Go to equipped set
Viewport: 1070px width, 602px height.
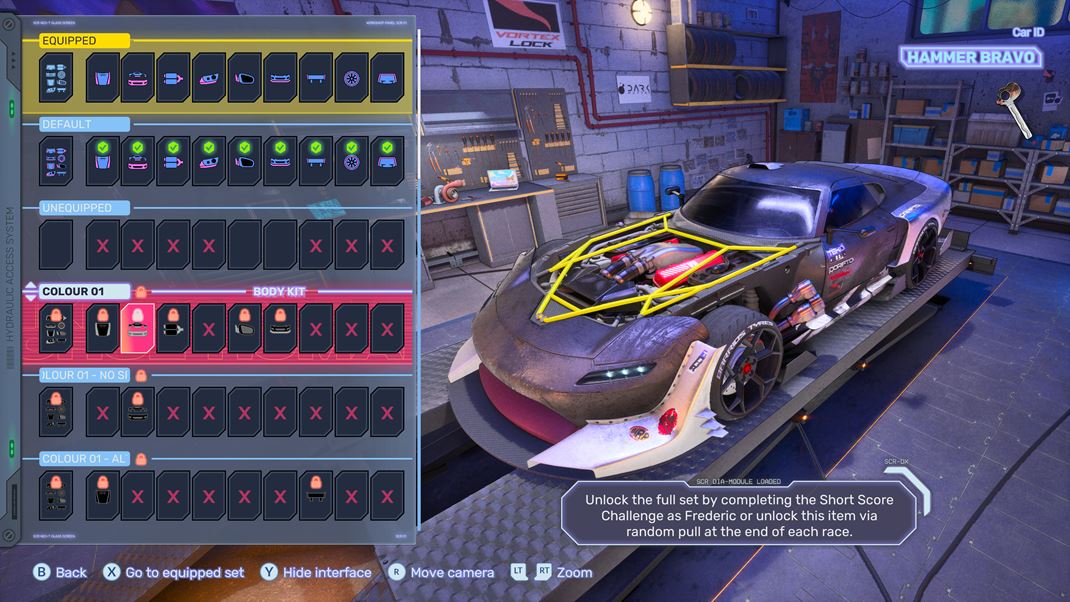(x=174, y=573)
